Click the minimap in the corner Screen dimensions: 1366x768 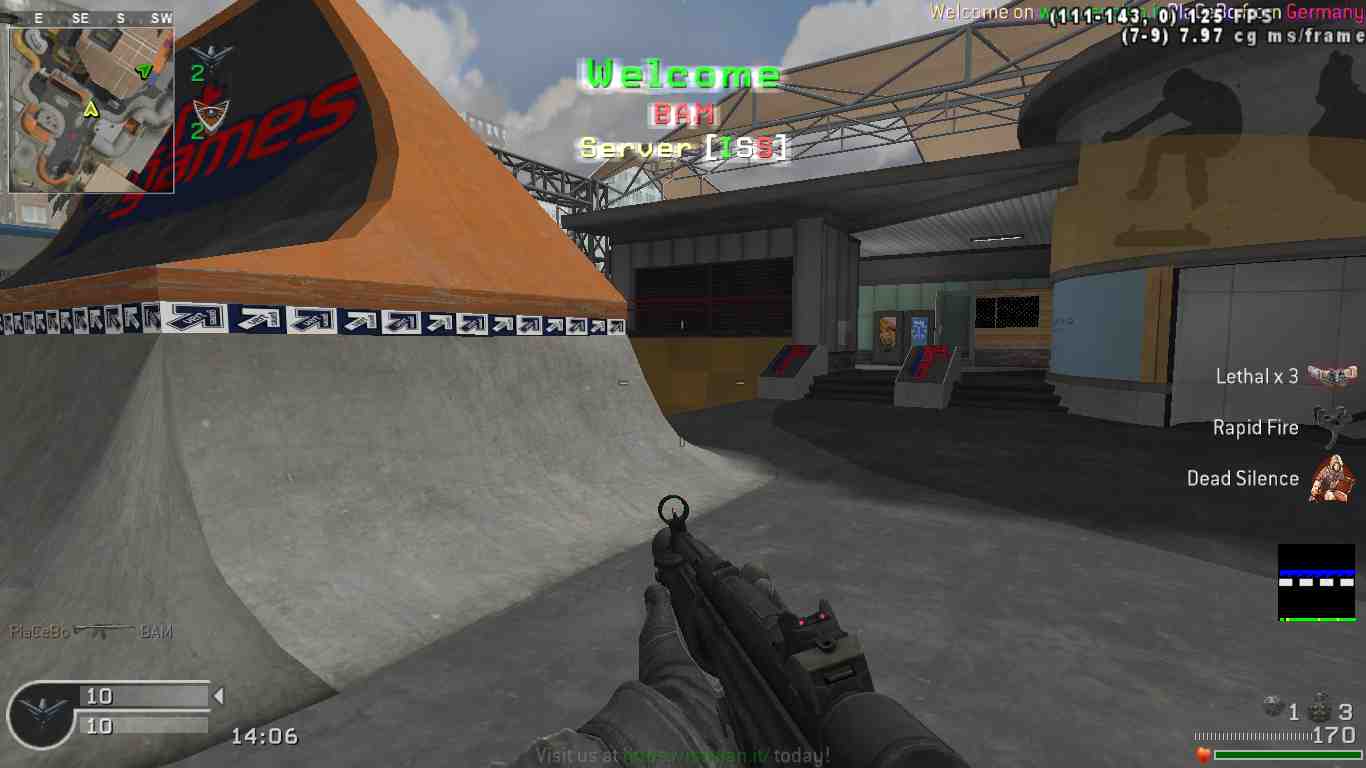91,109
